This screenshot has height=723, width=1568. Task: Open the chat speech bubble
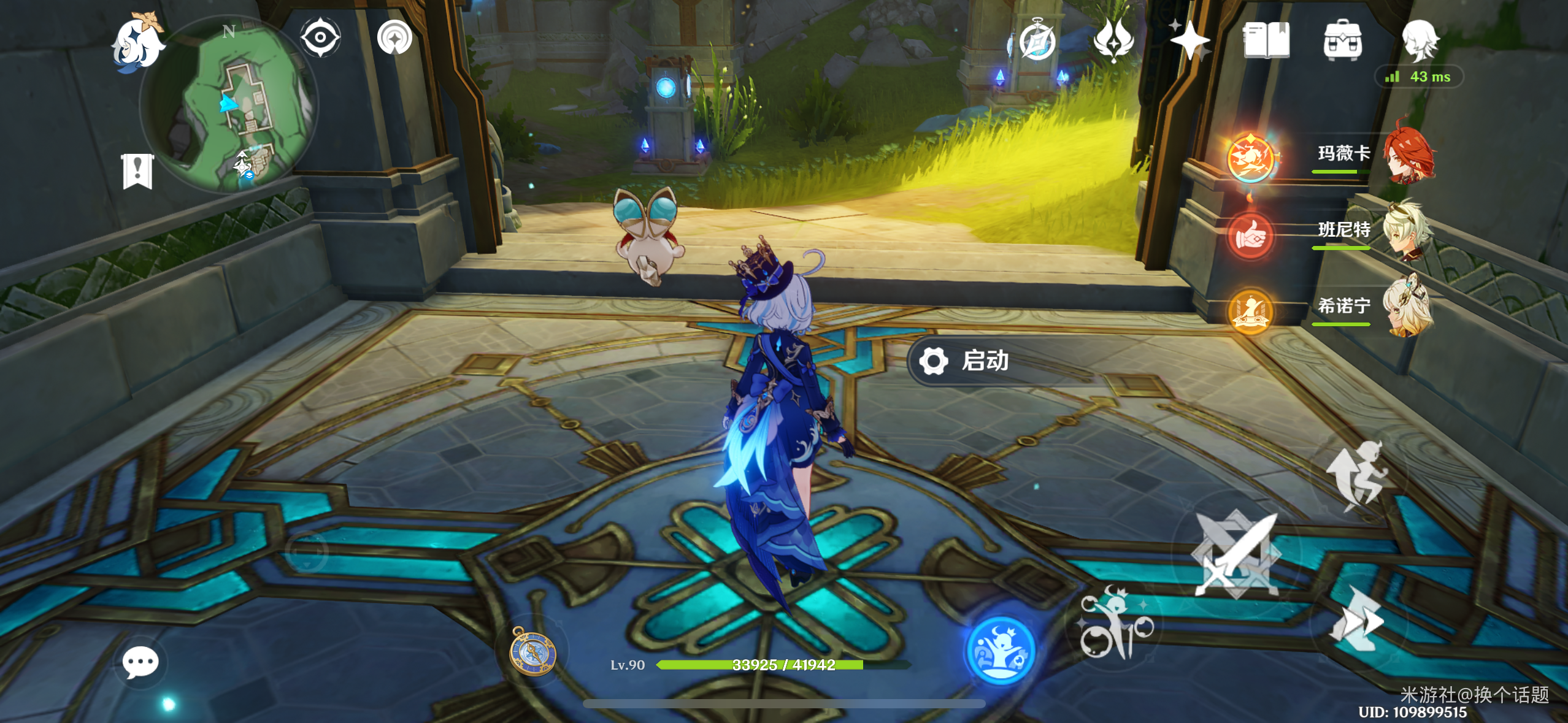[x=140, y=662]
